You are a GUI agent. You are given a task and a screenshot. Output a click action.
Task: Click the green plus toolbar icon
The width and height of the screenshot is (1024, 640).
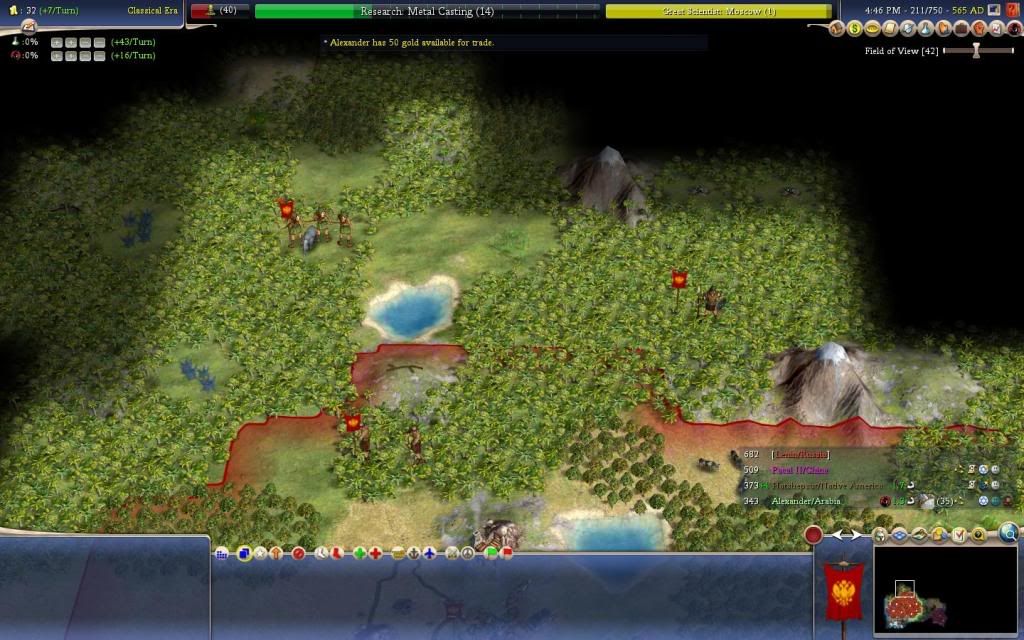[x=359, y=553]
